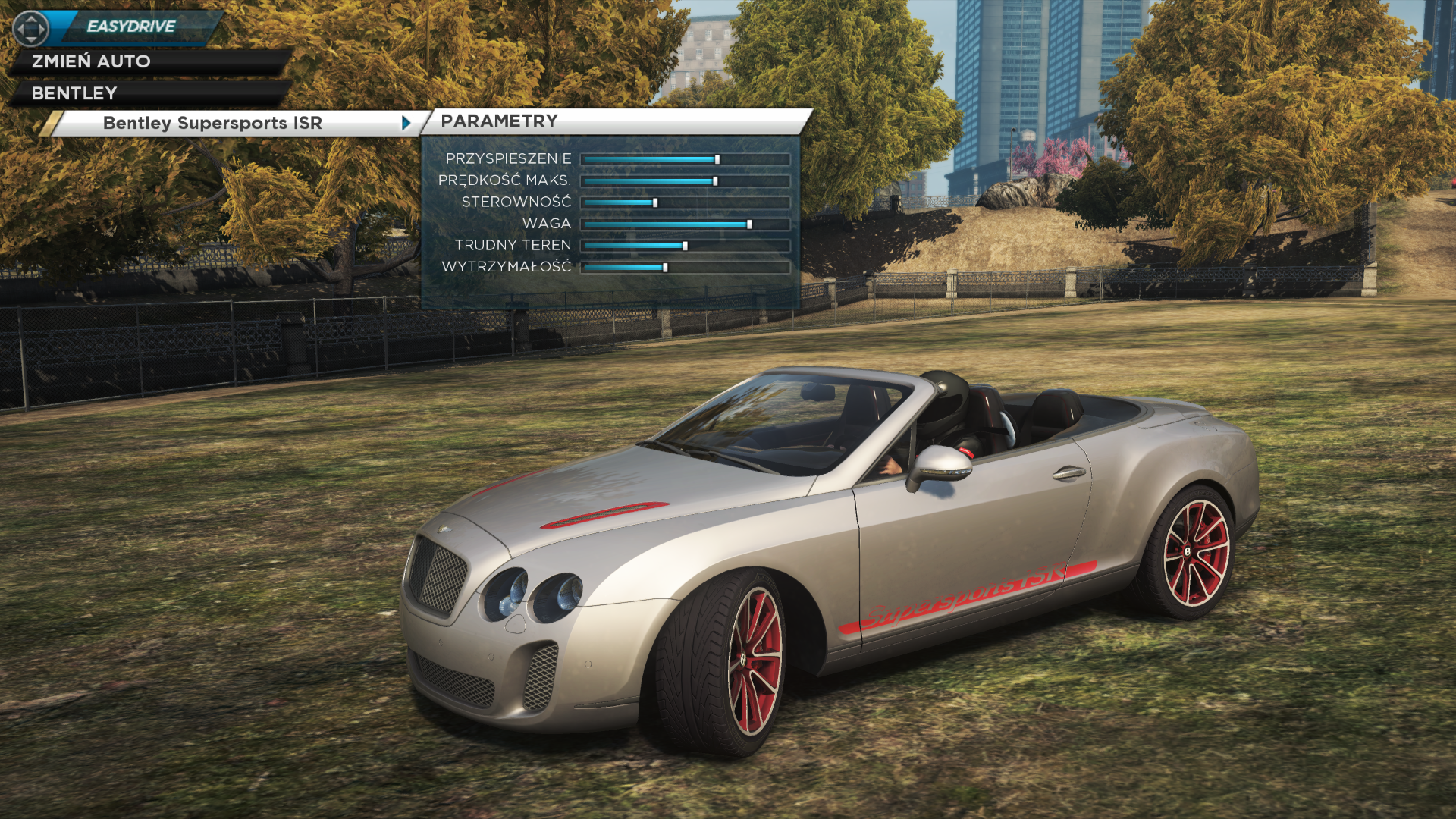This screenshot has height=819, width=1456.
Task: Click the arrow next to Bentley Supersports ISR
Action: (406, 123)
